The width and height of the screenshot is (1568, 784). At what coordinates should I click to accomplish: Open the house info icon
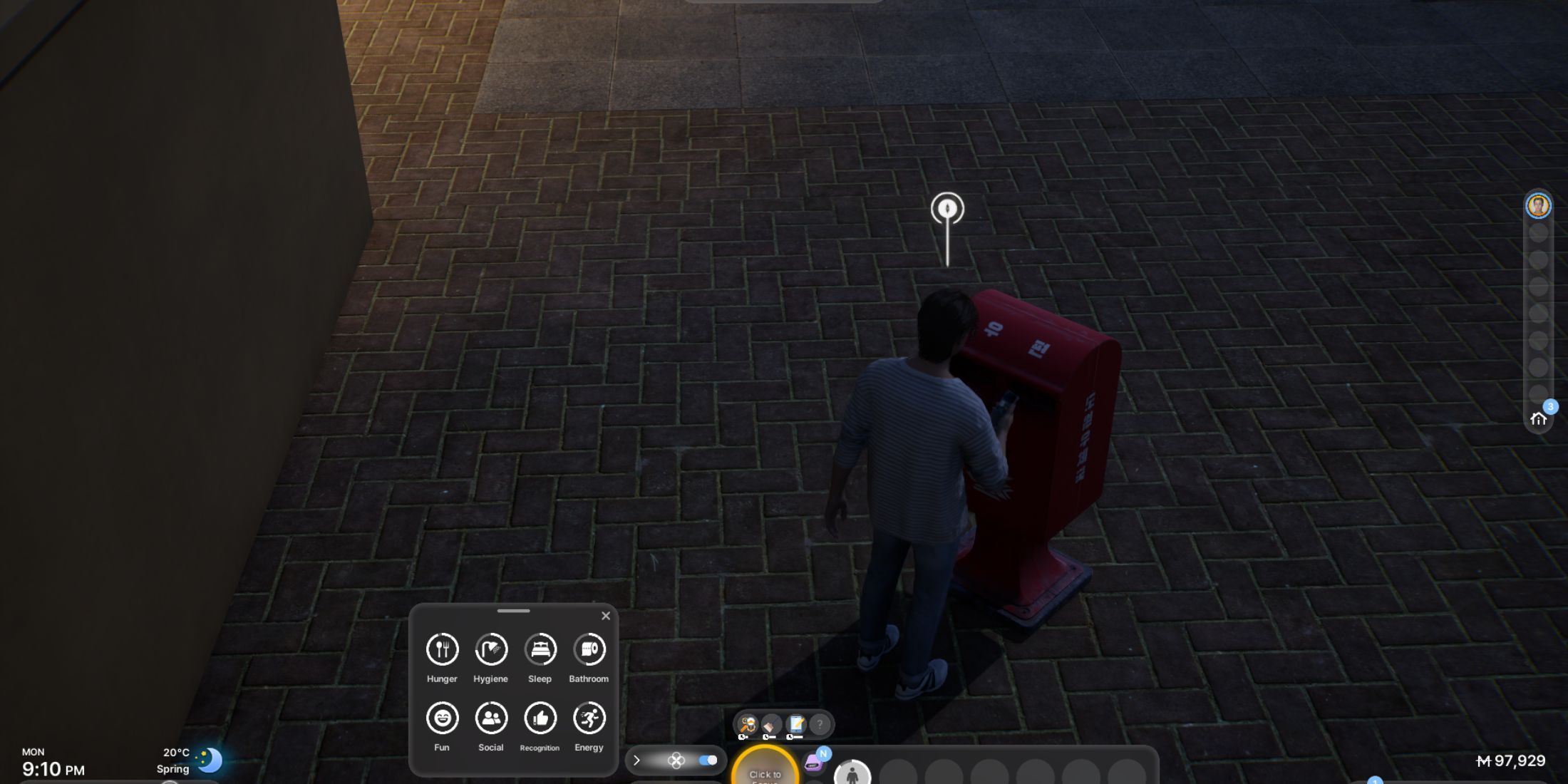pos(1538,418)
